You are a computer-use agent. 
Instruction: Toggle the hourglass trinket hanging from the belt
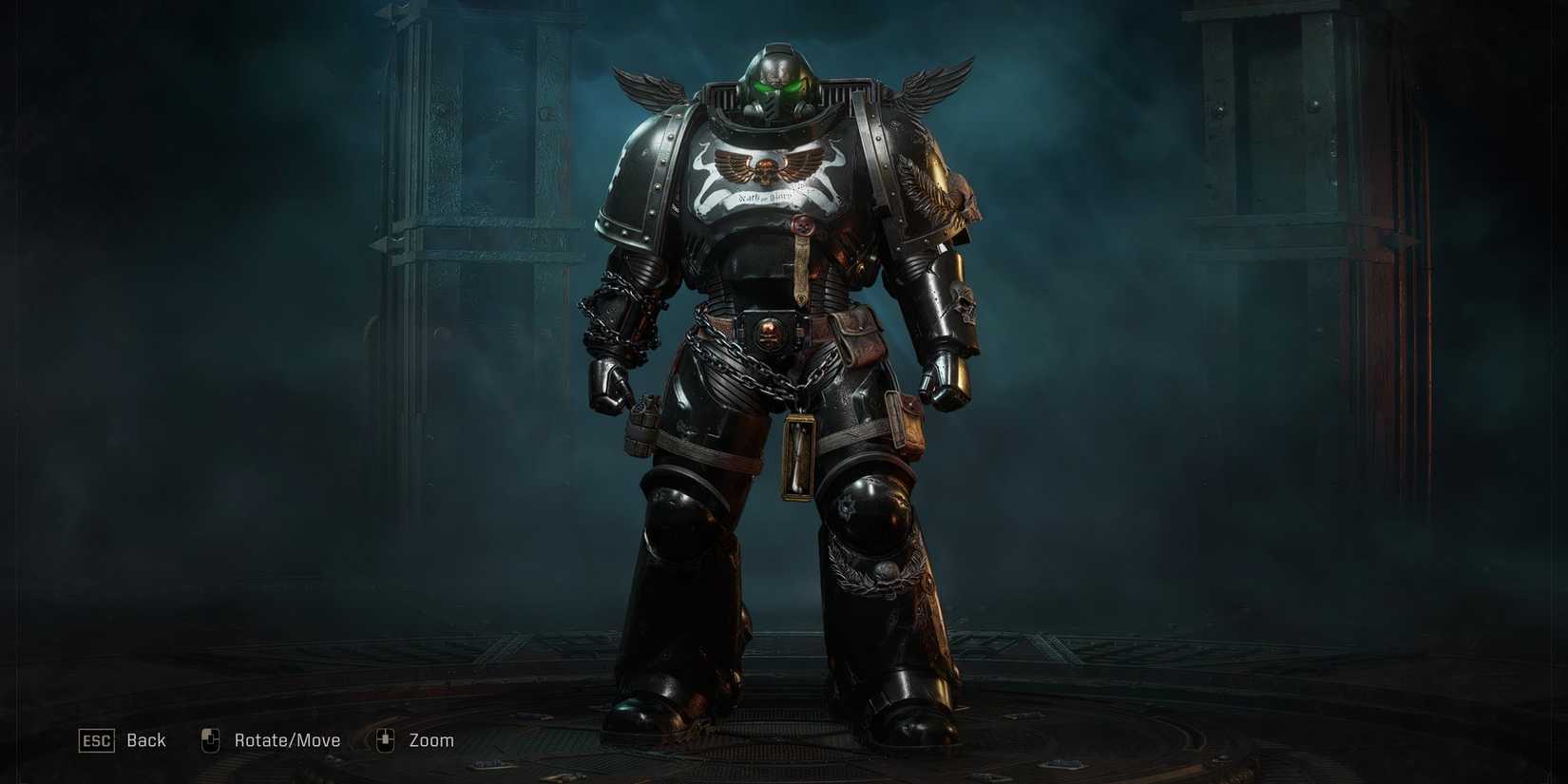pyautogui.click(x=797, y=456)
